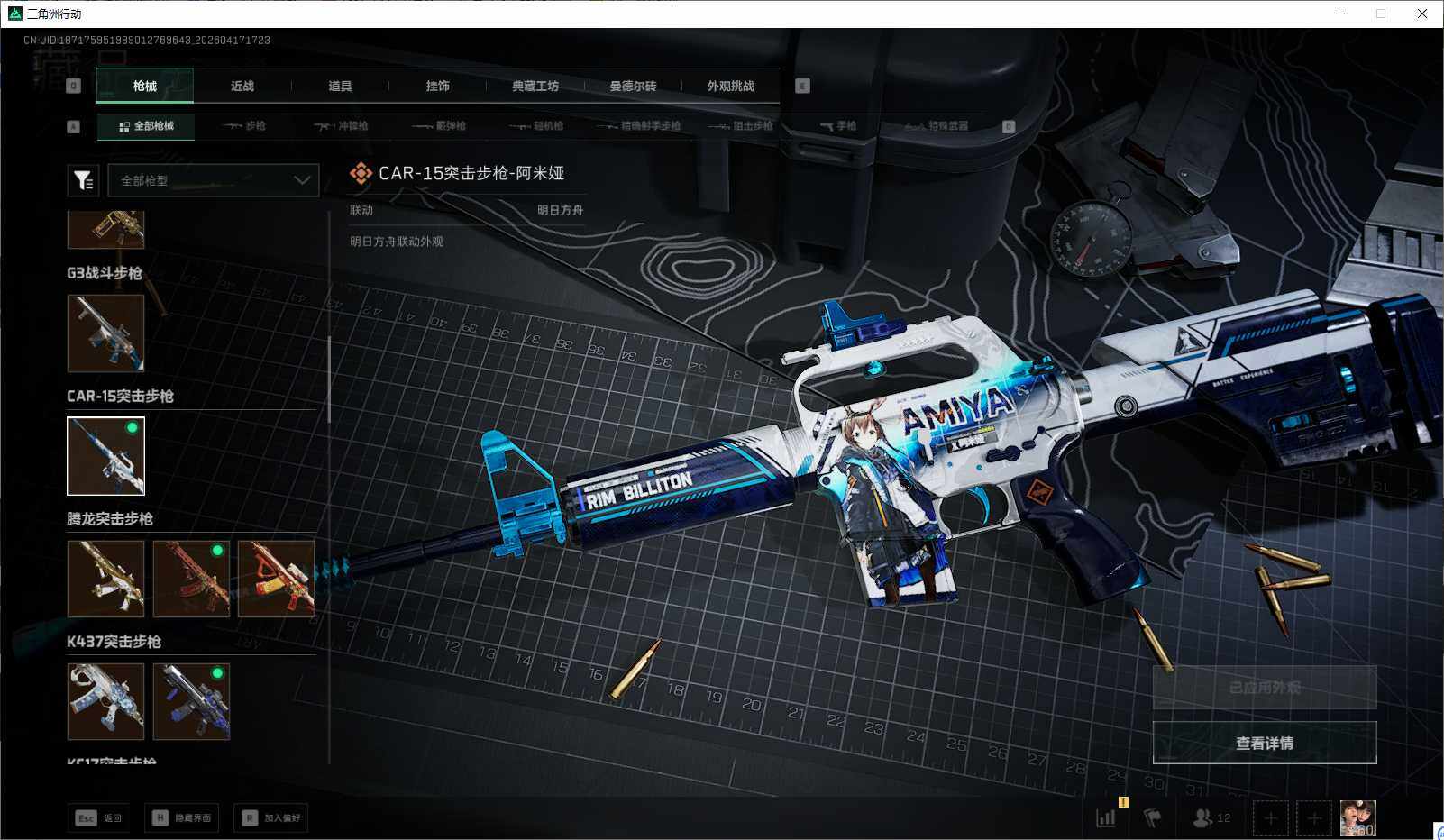Switch to the 外观挑战 tab
The height and width of the screenshot is (840, 1444).
730,87
